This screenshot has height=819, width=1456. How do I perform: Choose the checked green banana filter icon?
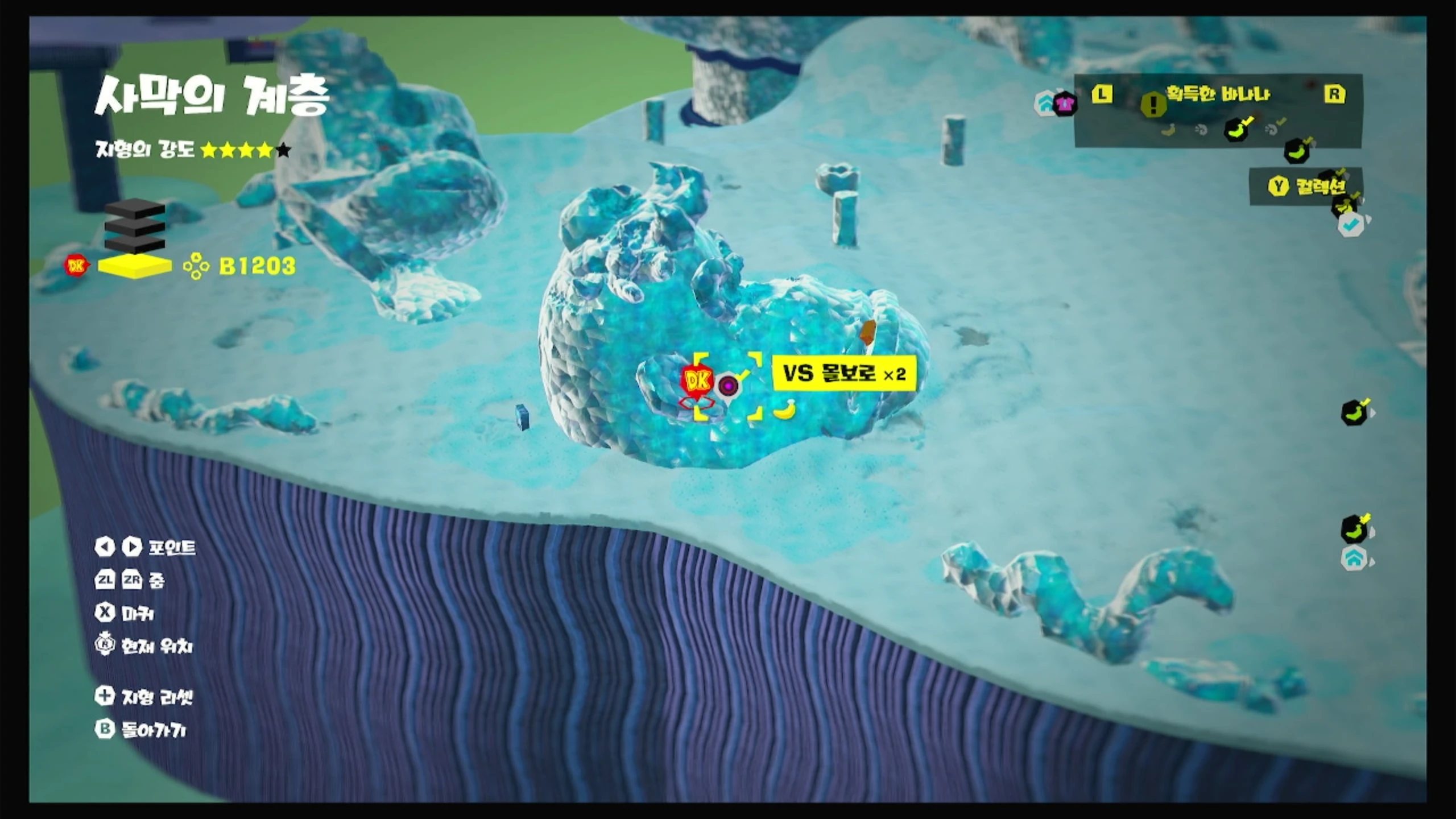coord(1236,129)
